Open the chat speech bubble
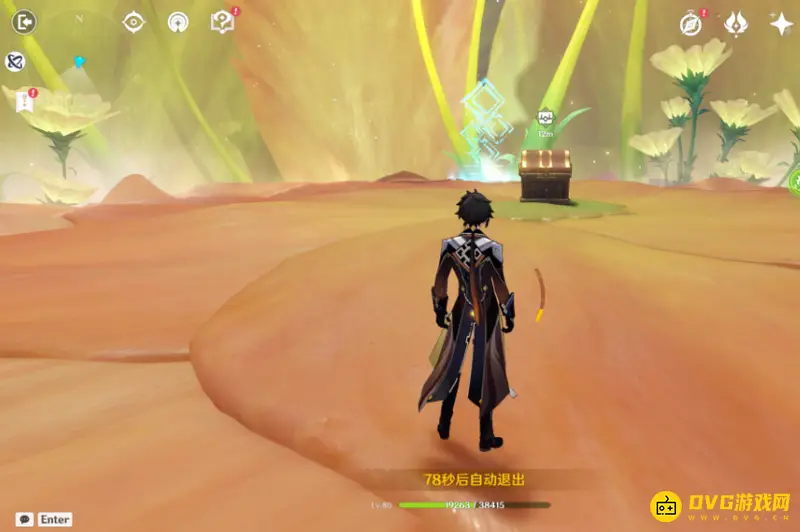Screen dimensions: 800x532 point(24,519)
